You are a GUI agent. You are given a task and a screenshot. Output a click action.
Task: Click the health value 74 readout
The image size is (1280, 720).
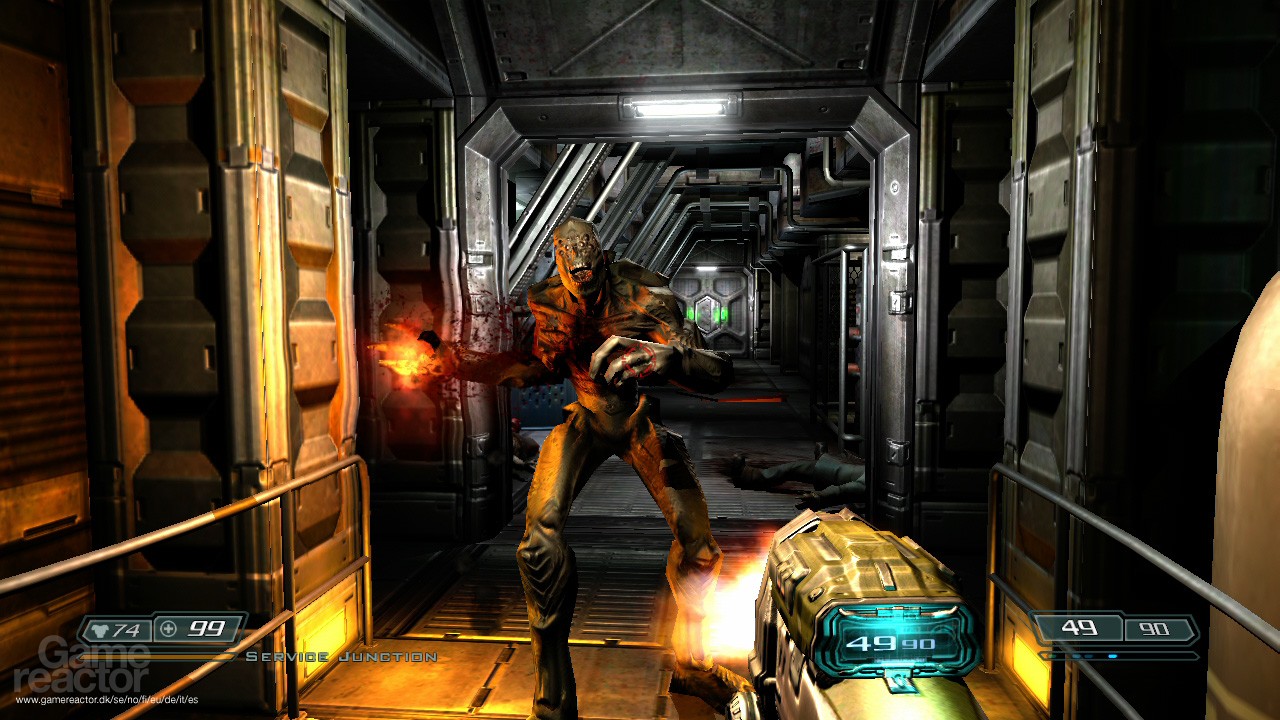pos(124,631)
